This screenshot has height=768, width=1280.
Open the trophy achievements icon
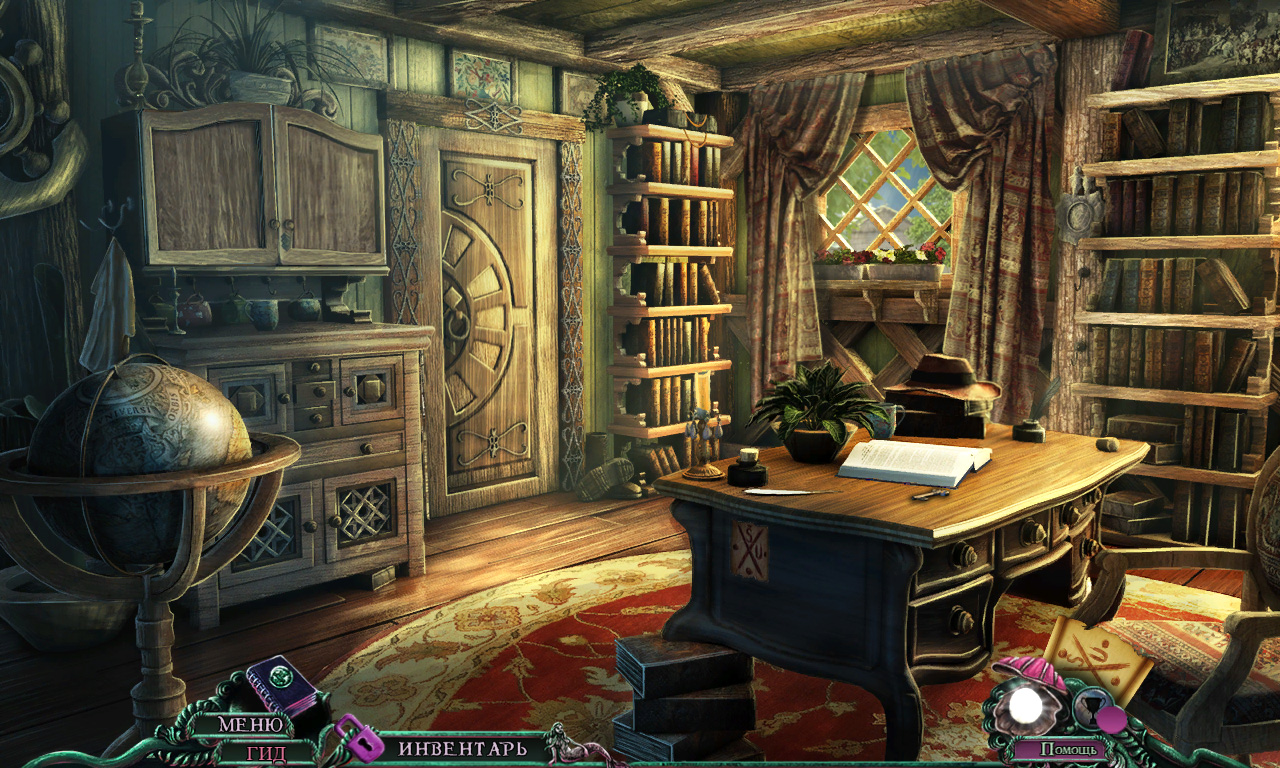tap(1091, 707)
